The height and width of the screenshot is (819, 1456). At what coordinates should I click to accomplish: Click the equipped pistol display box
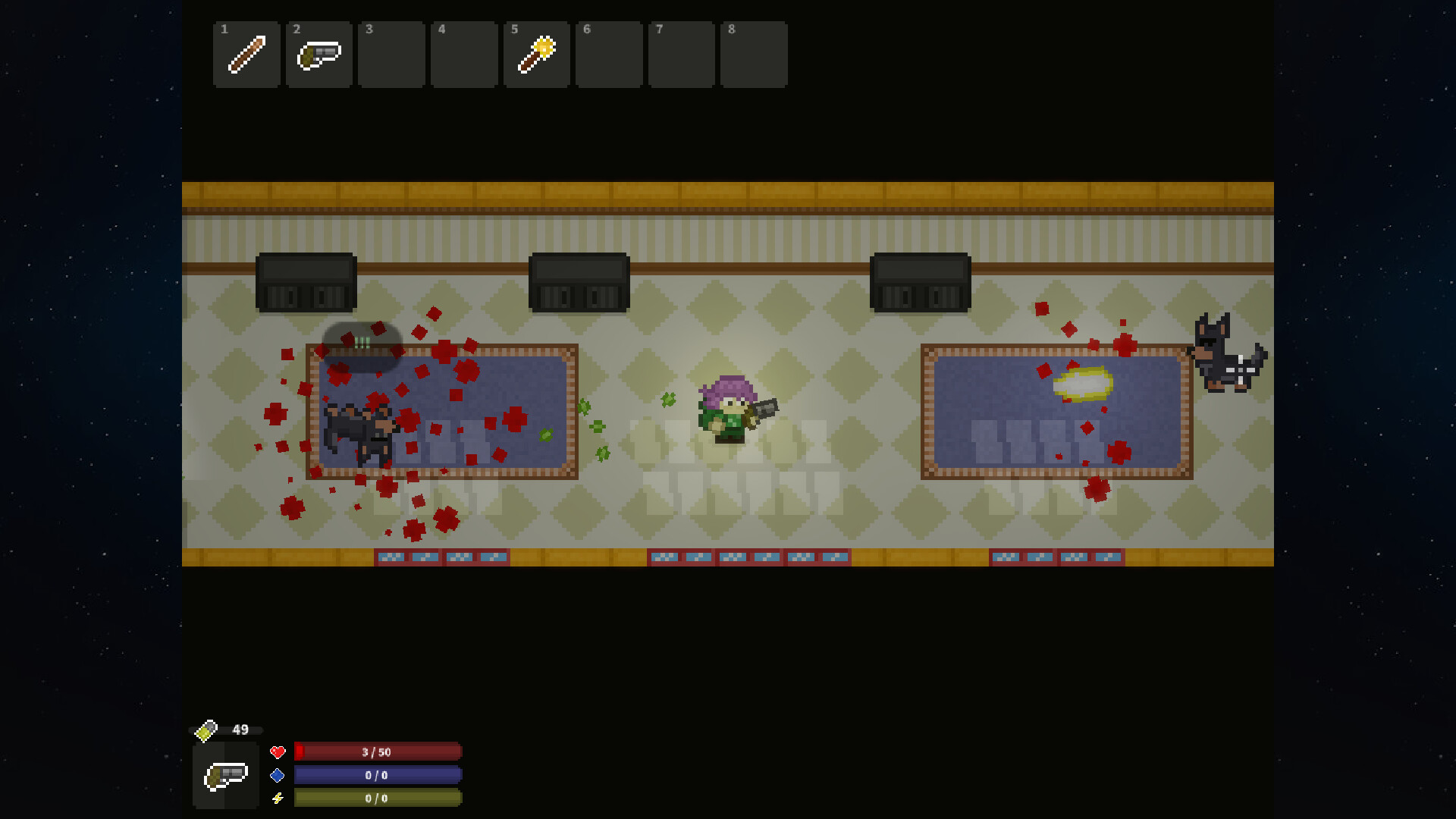(x=224, y=775)
